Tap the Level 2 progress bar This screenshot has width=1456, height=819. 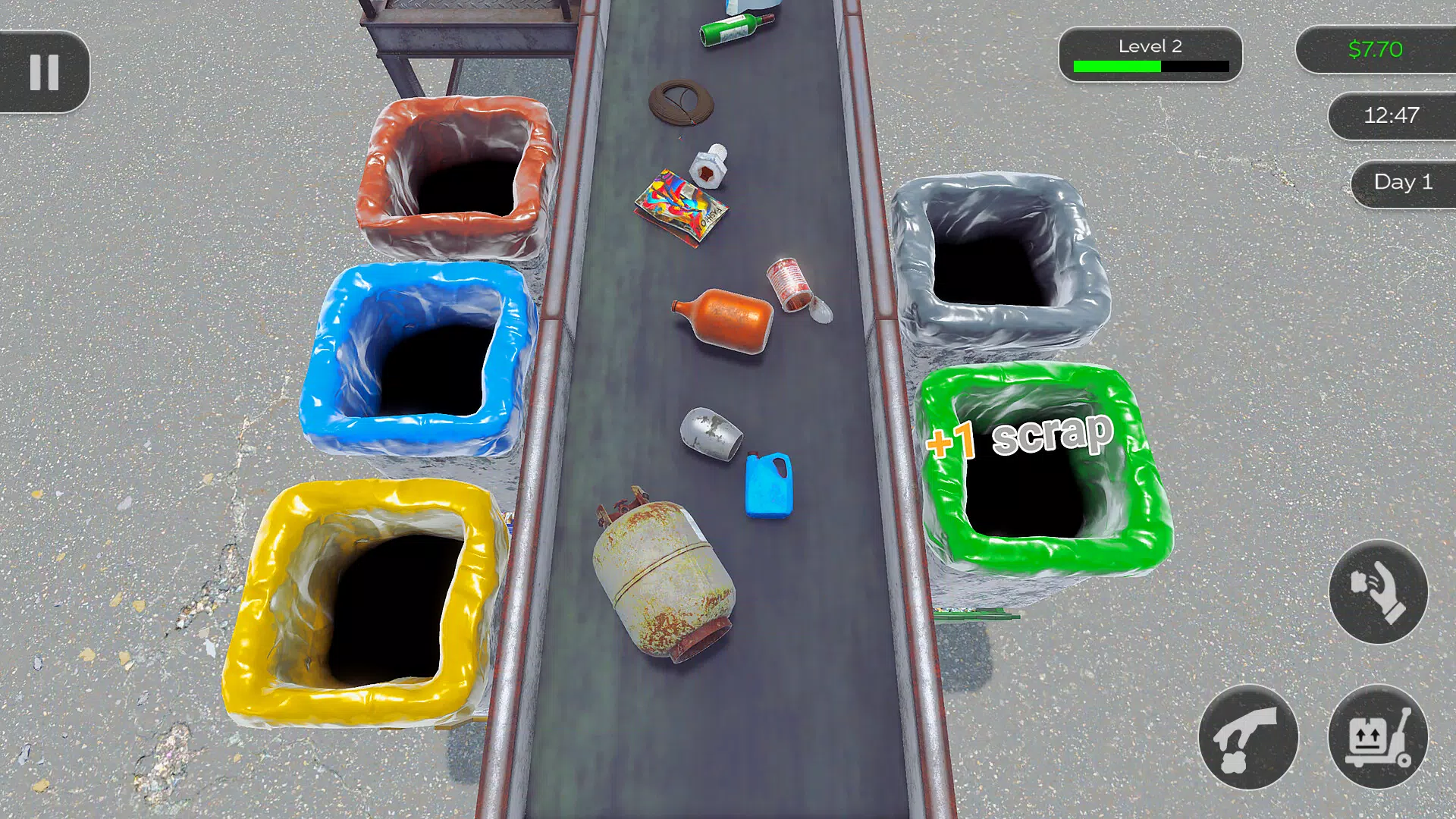(x=1150, y=53)
